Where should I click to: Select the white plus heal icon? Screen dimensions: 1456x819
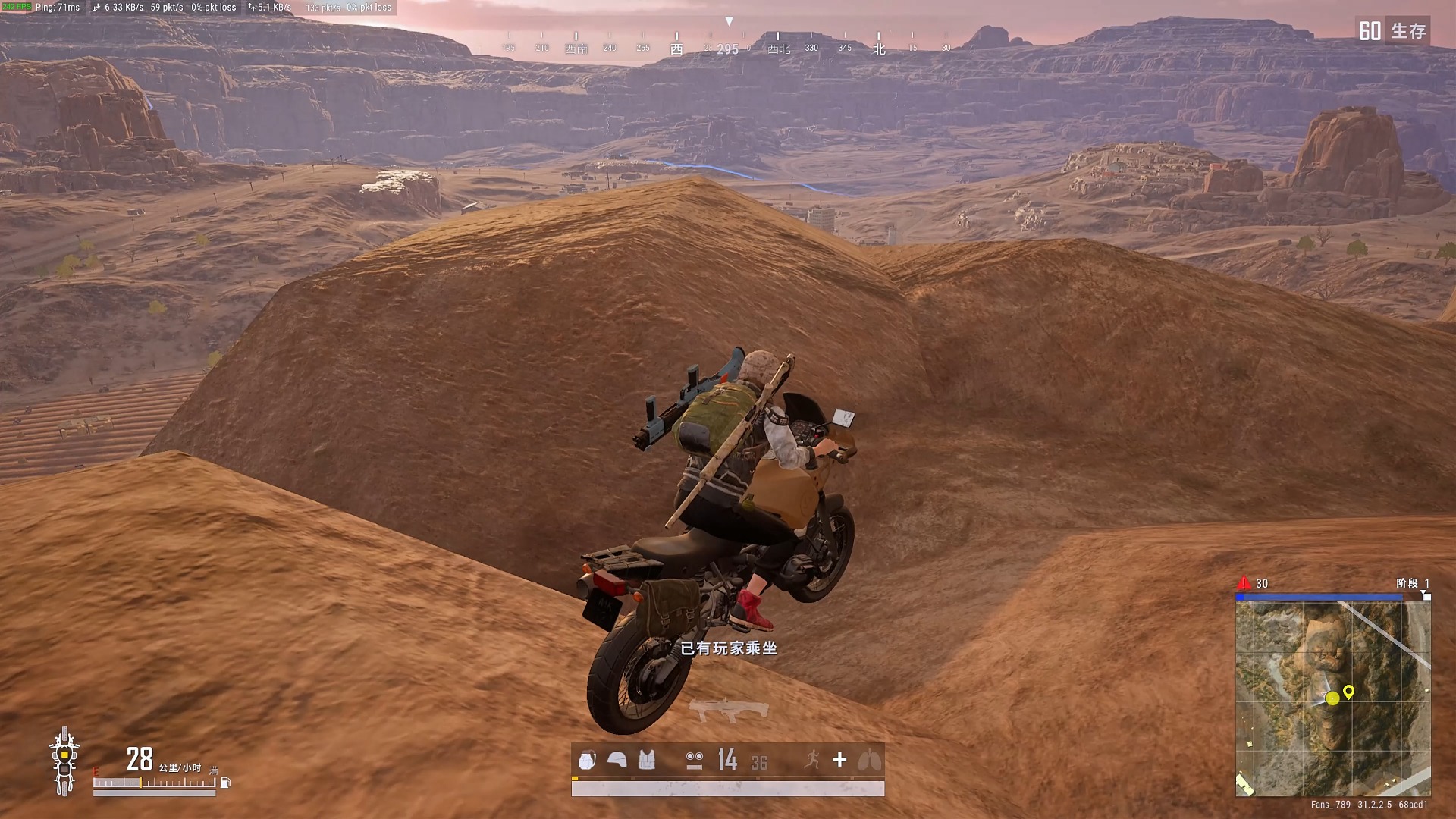pos(839,760)
